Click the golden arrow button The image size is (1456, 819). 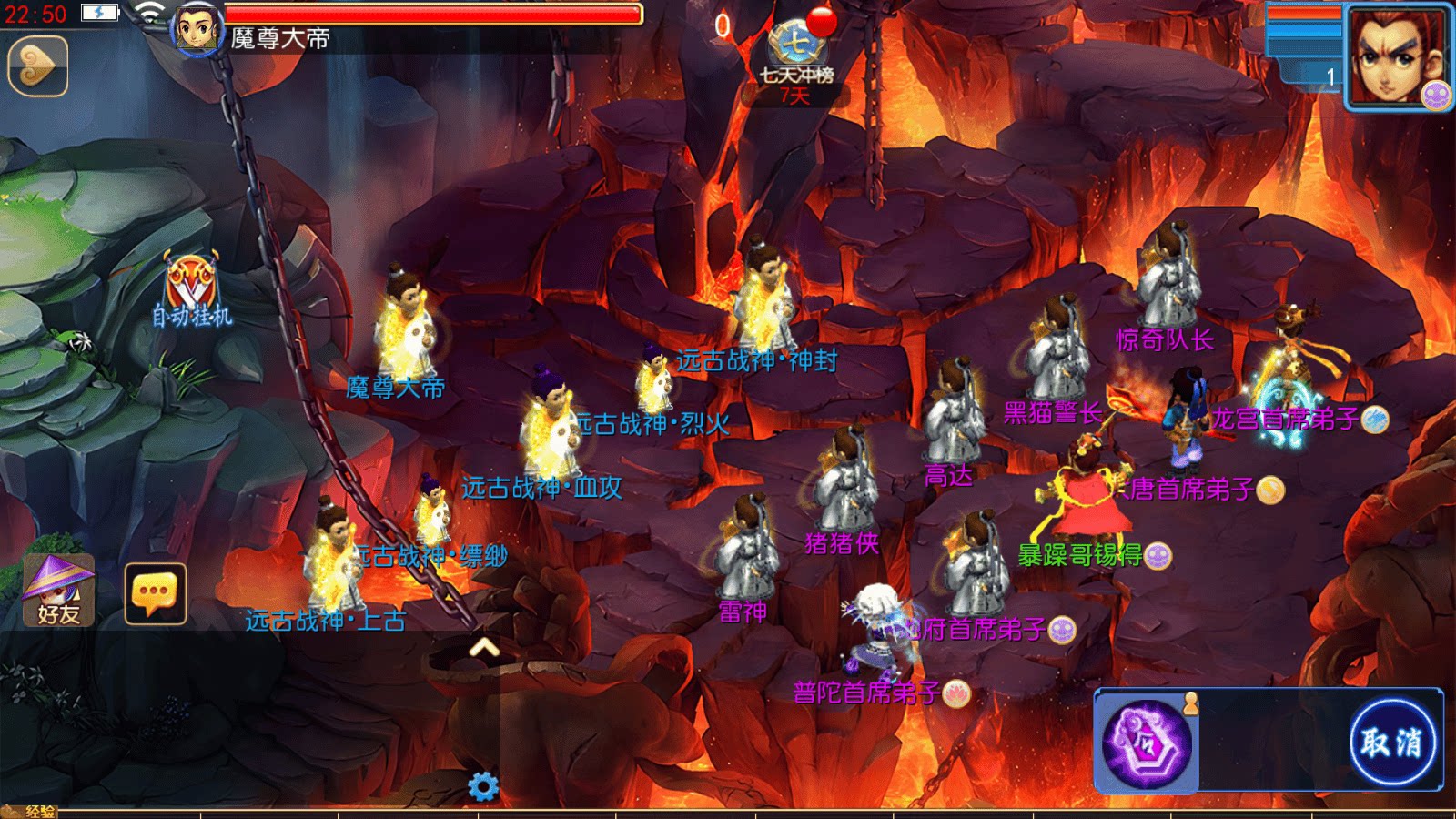(x=37, y=66)
